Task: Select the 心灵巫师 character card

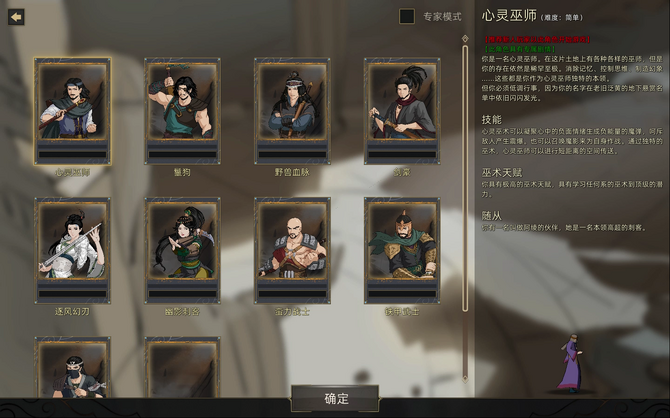Action: tap(72, 109)
